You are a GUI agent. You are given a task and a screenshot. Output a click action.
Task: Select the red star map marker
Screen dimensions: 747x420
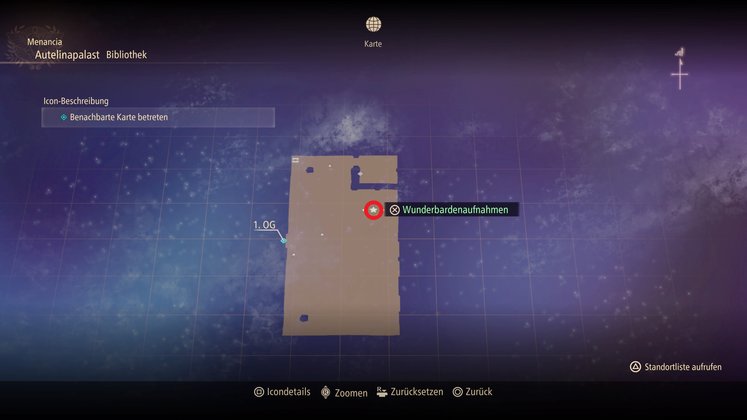[x=373, y=210]
